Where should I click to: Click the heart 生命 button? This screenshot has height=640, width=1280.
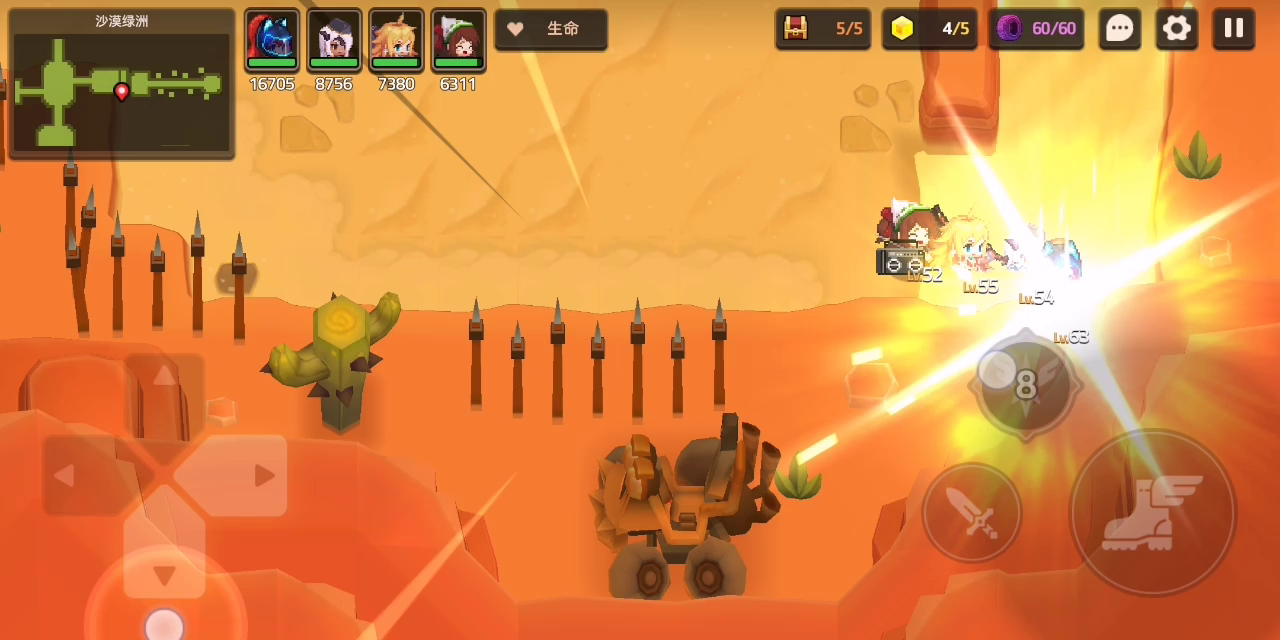coord(551,29)
